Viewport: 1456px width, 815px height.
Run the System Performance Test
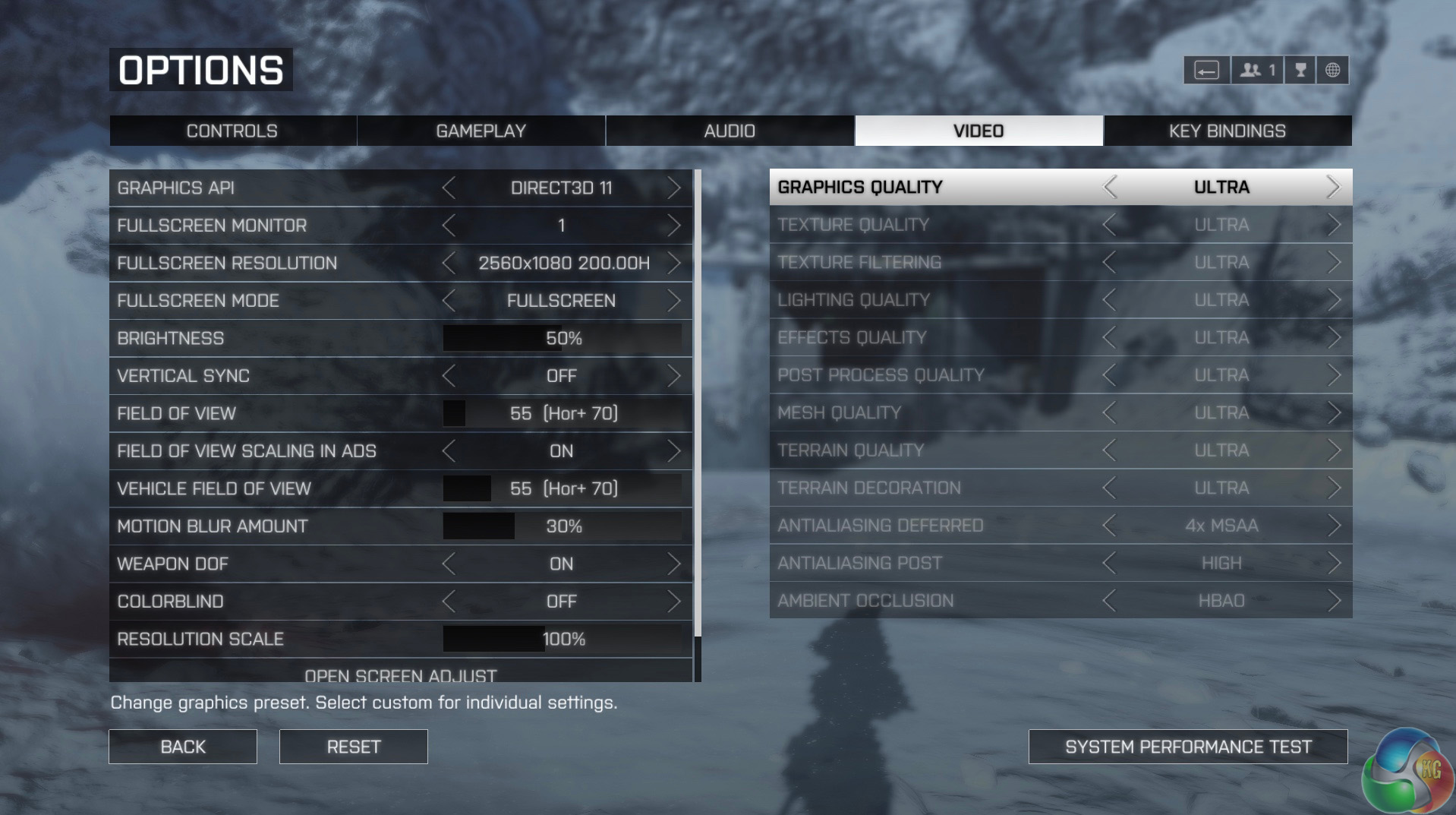coord(1188,747)
